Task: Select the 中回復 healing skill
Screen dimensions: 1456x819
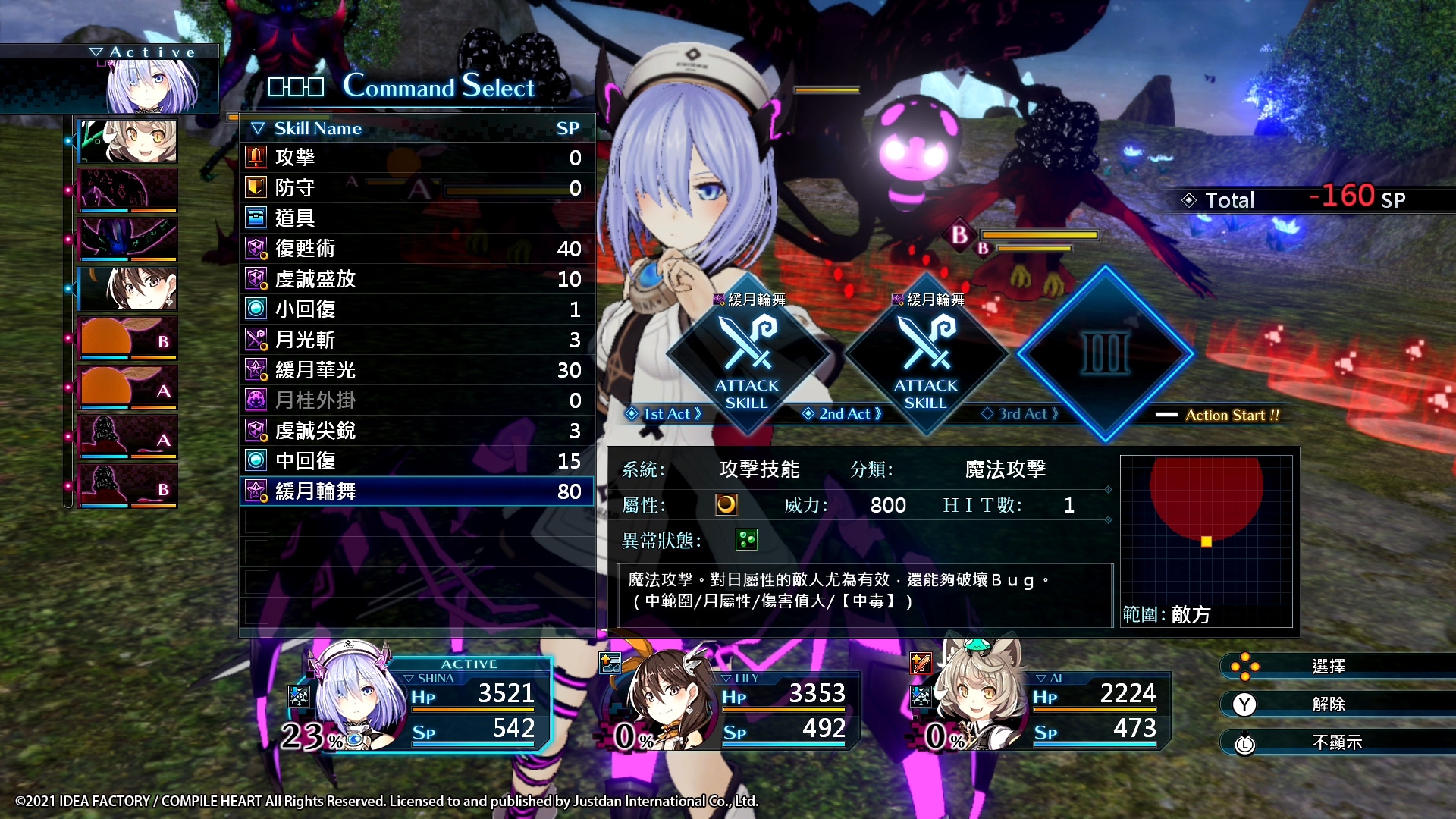Action: pyautogui.click(x=416, y=461)
